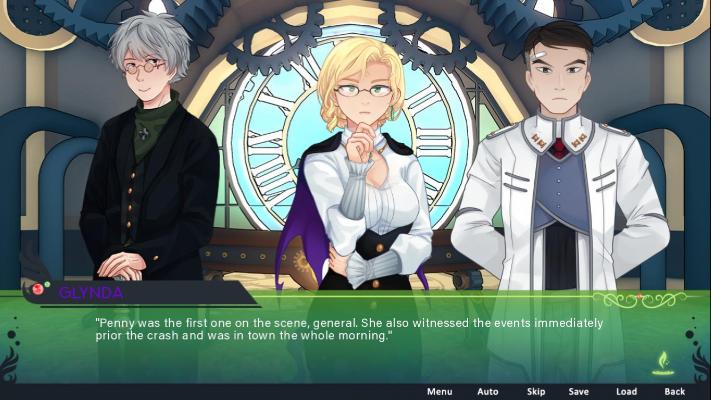The width and height of the screenshot is (711, 400).
Task: Click the green flame icon
Action: [662, 362]
